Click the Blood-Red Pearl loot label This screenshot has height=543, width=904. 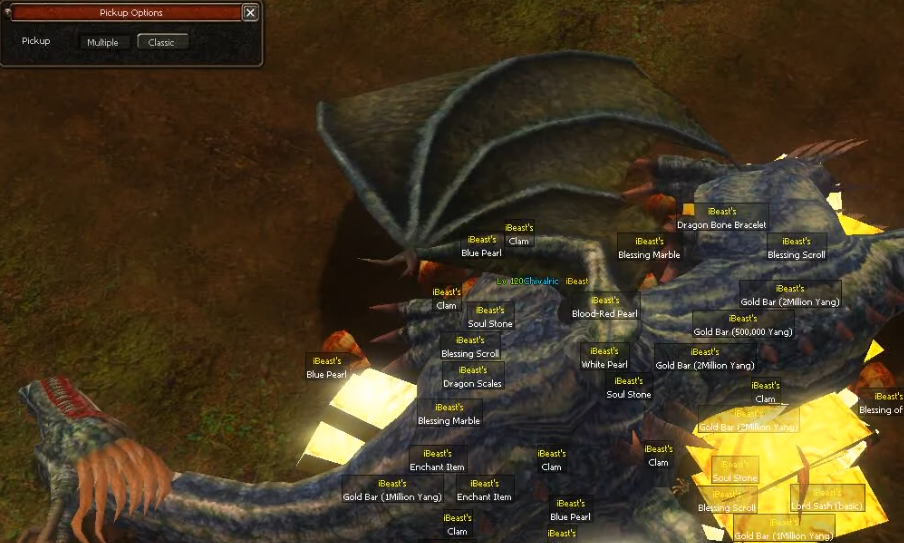[604, 313]
